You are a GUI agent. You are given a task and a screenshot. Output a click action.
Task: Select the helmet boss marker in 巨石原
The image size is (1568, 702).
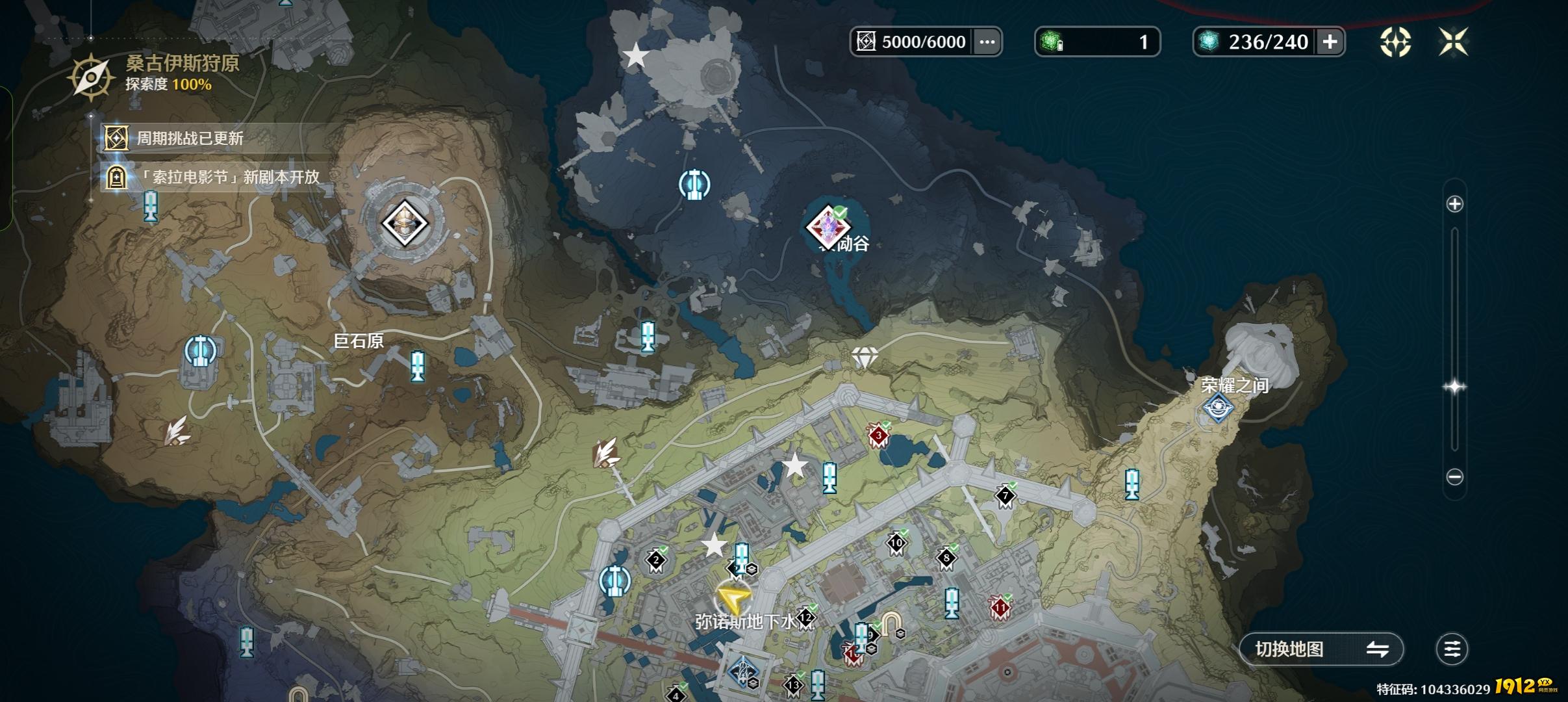click(404, 224)
